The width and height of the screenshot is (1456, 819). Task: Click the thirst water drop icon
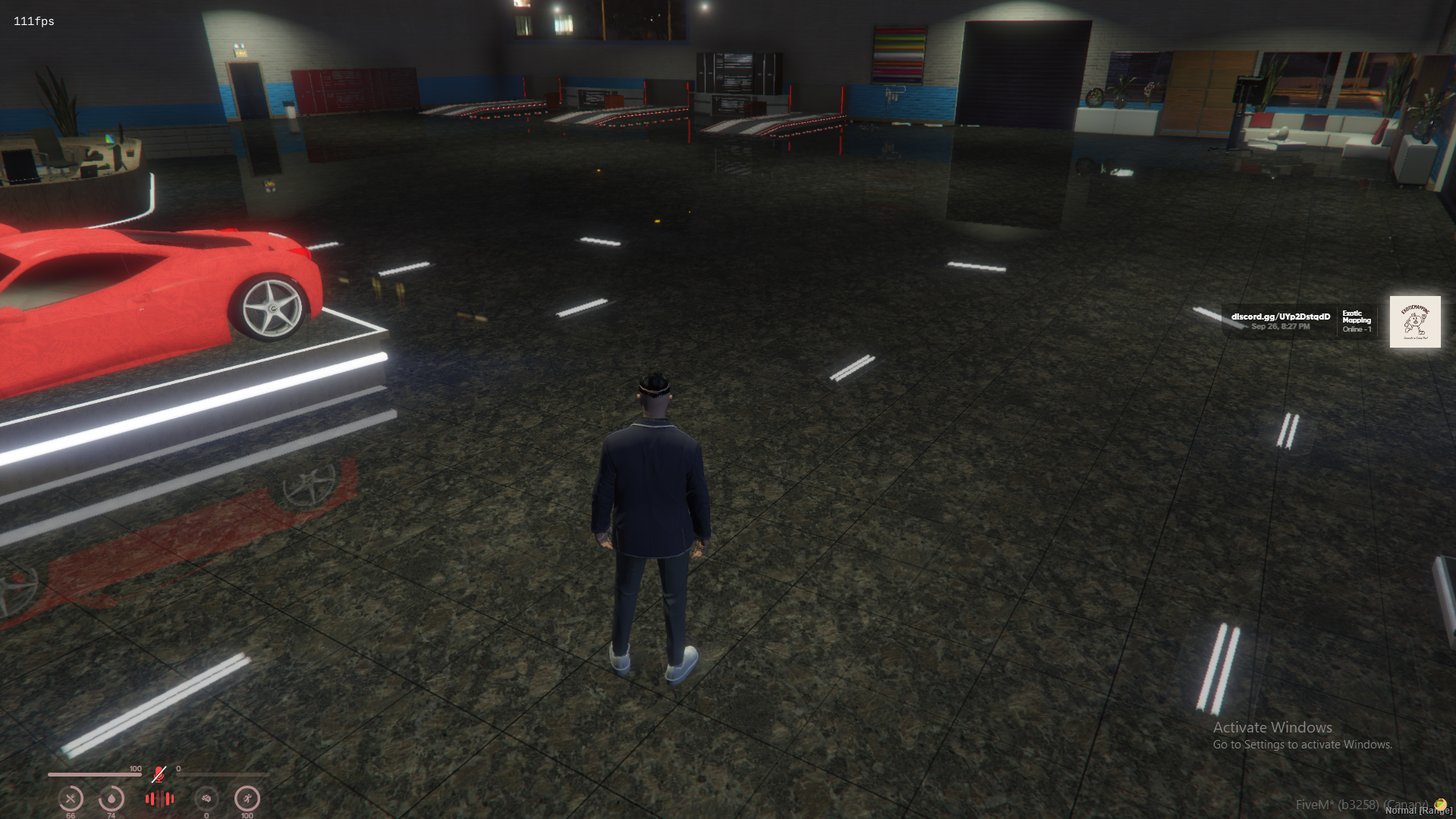[x=112, y=799]
